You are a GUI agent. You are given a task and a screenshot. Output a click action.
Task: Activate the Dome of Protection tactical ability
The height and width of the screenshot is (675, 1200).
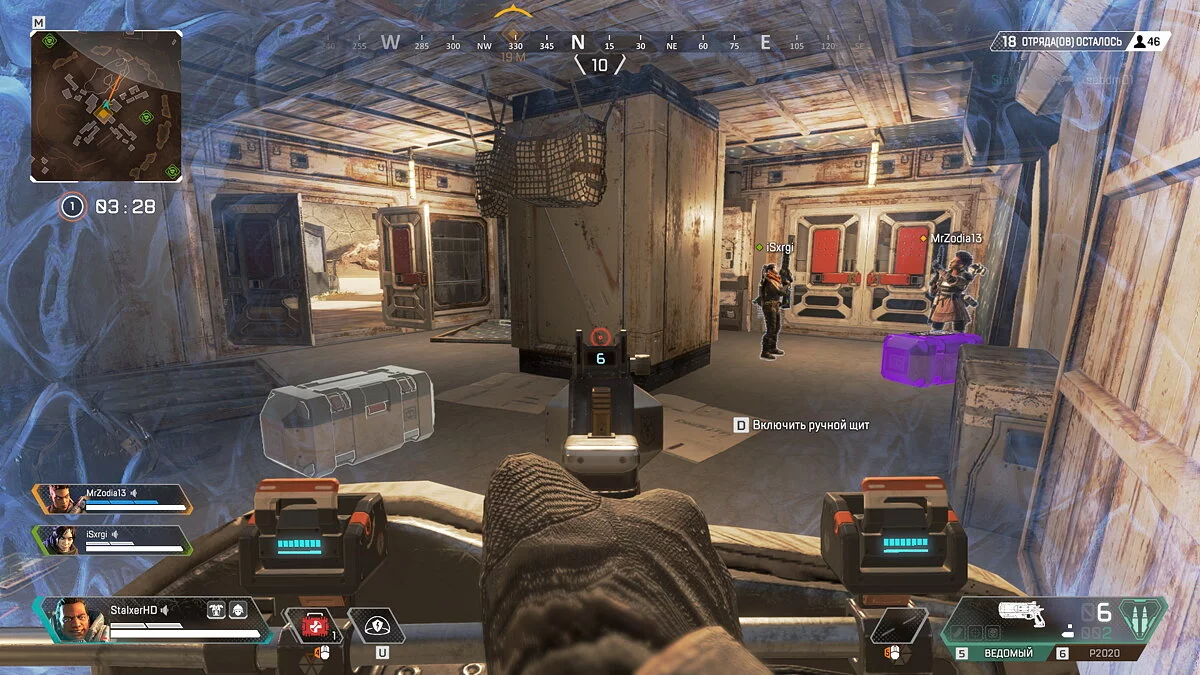pyautogui.click(x=376, y=626)
